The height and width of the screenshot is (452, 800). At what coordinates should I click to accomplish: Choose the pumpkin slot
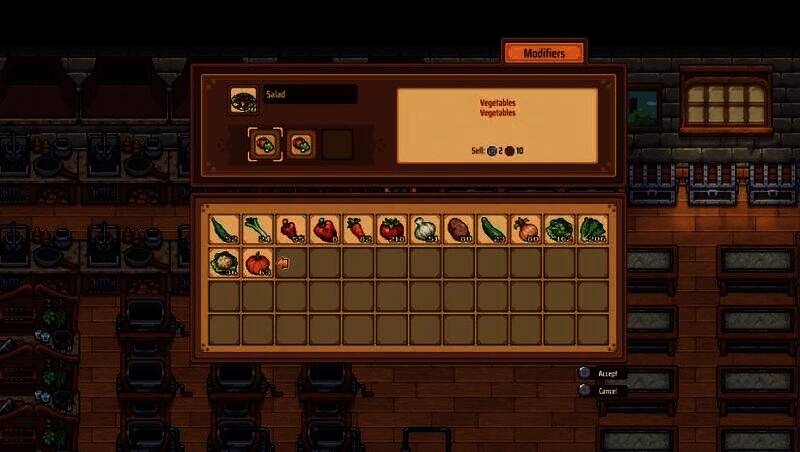click(x=258, y=263)
